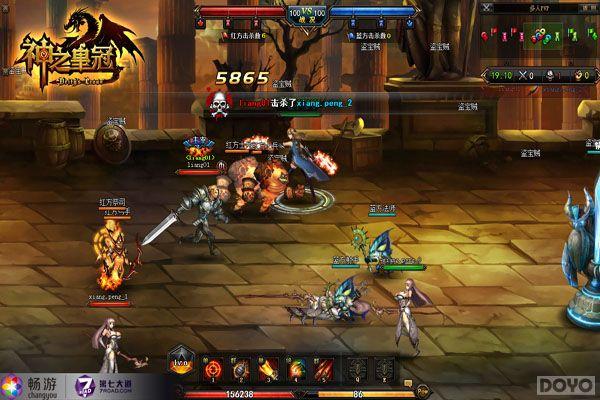Cast the rainbow flame skill in slot 4
Viewport: 600px width, 400px height.
coord(295,370)
